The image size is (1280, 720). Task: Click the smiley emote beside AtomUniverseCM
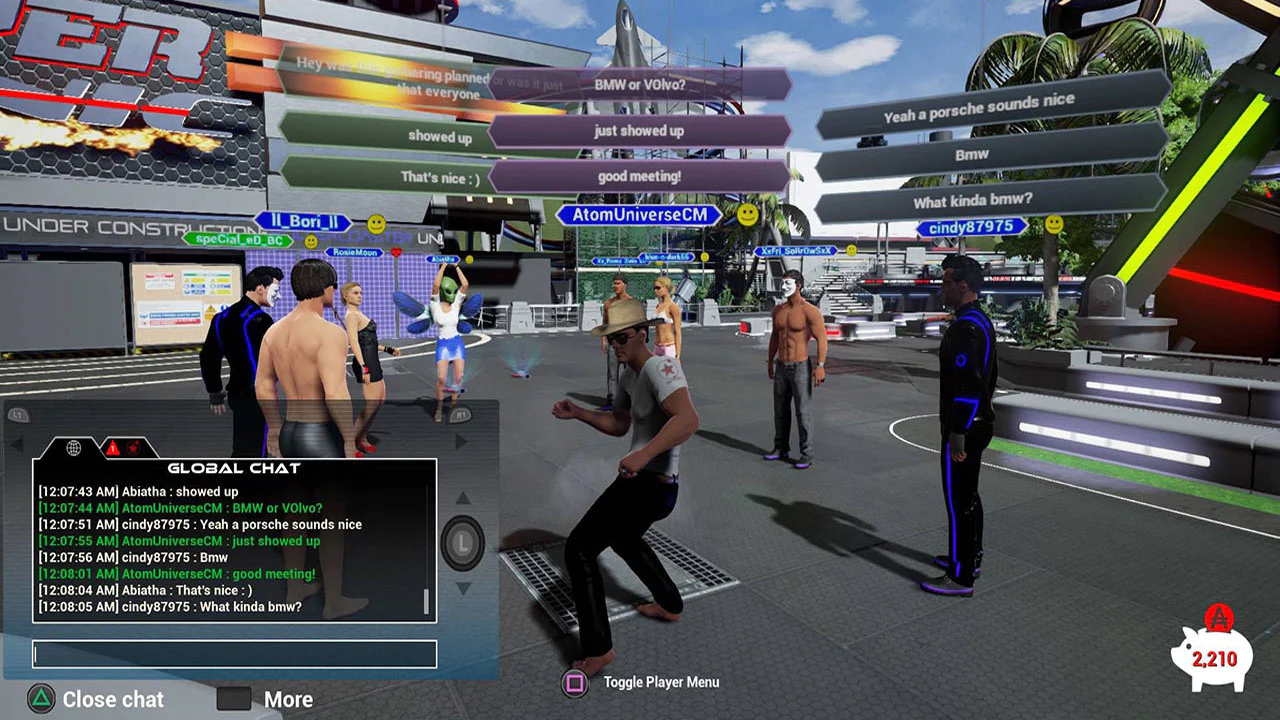(x=744, y=214)
